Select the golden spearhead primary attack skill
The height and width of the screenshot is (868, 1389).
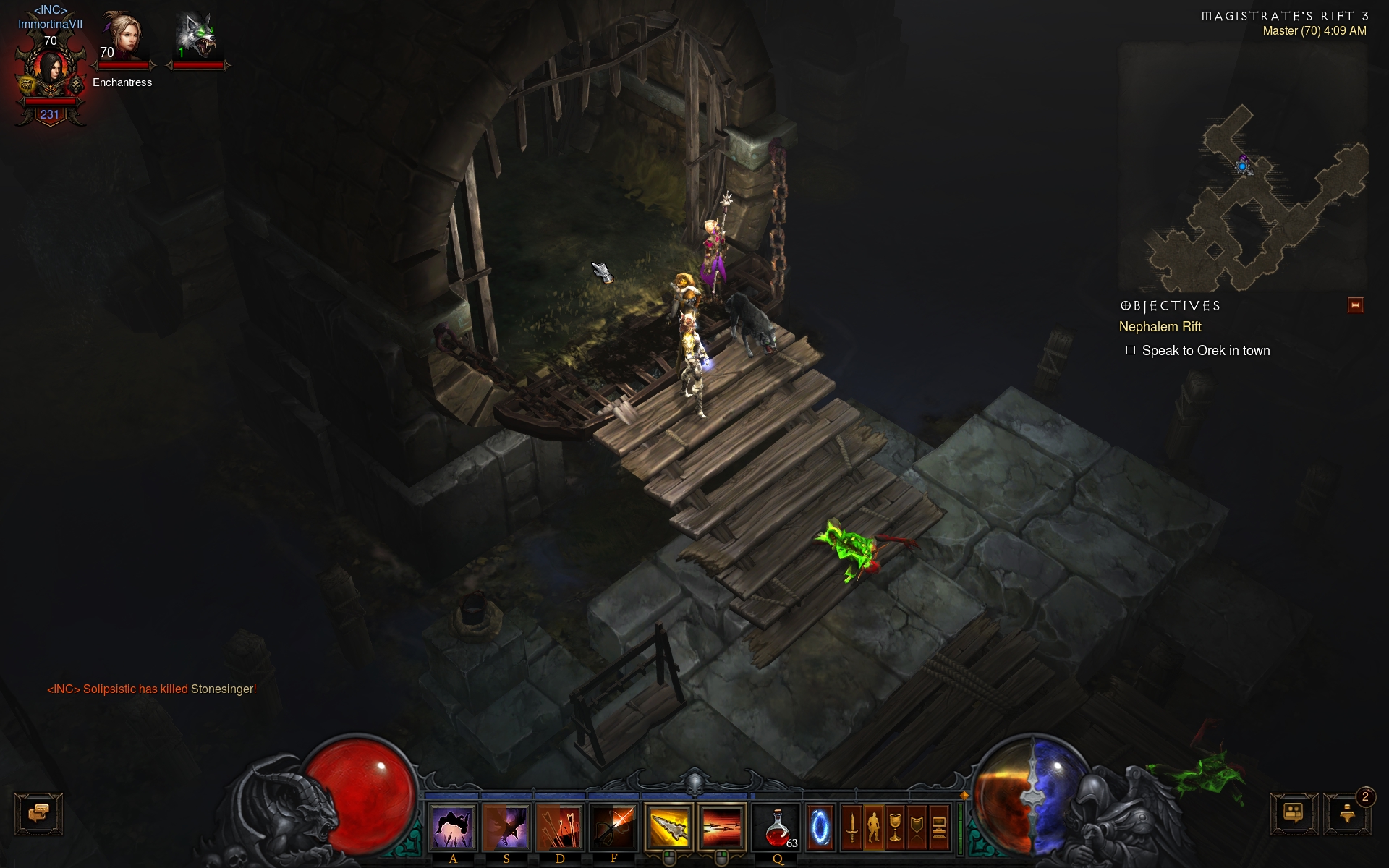point(669,827)
